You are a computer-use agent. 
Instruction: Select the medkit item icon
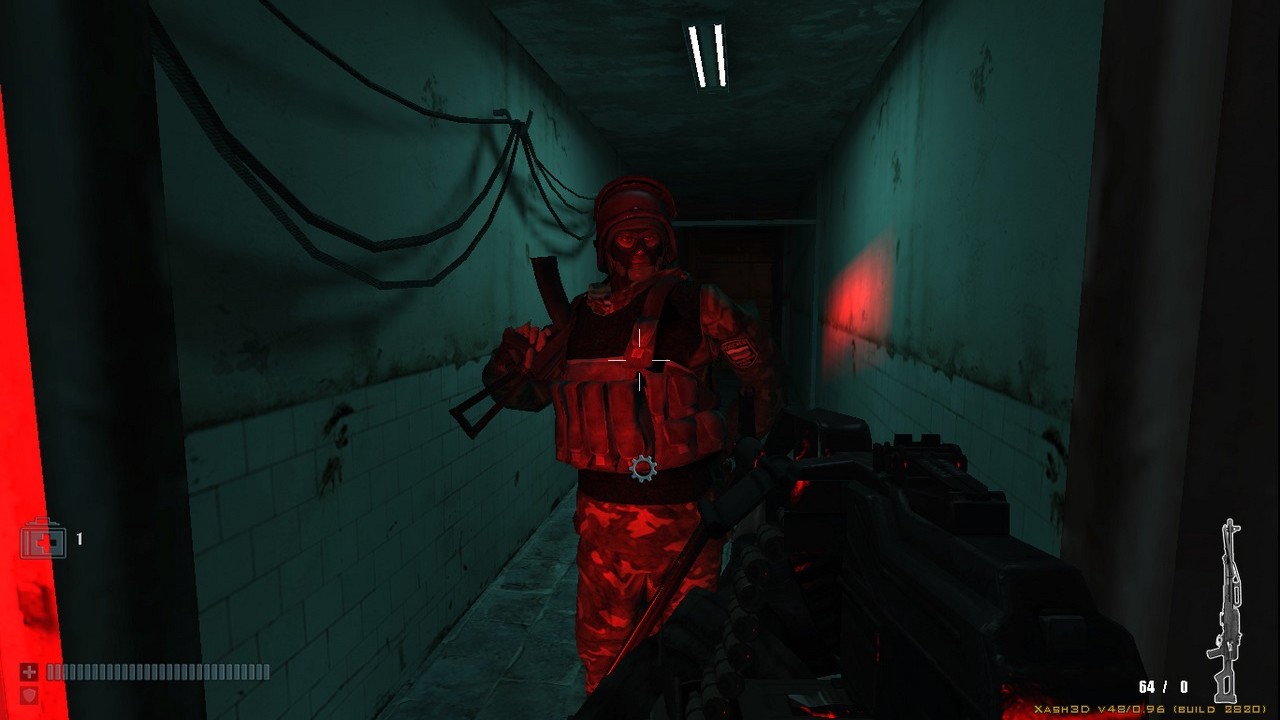[44, 540]
